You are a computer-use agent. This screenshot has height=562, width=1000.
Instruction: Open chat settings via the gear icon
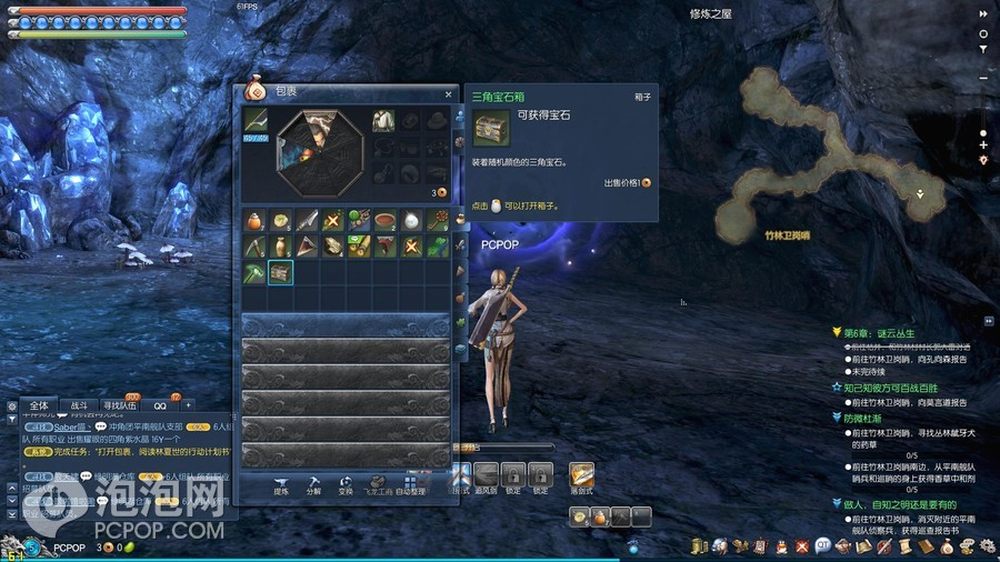(x=11, y=406)
